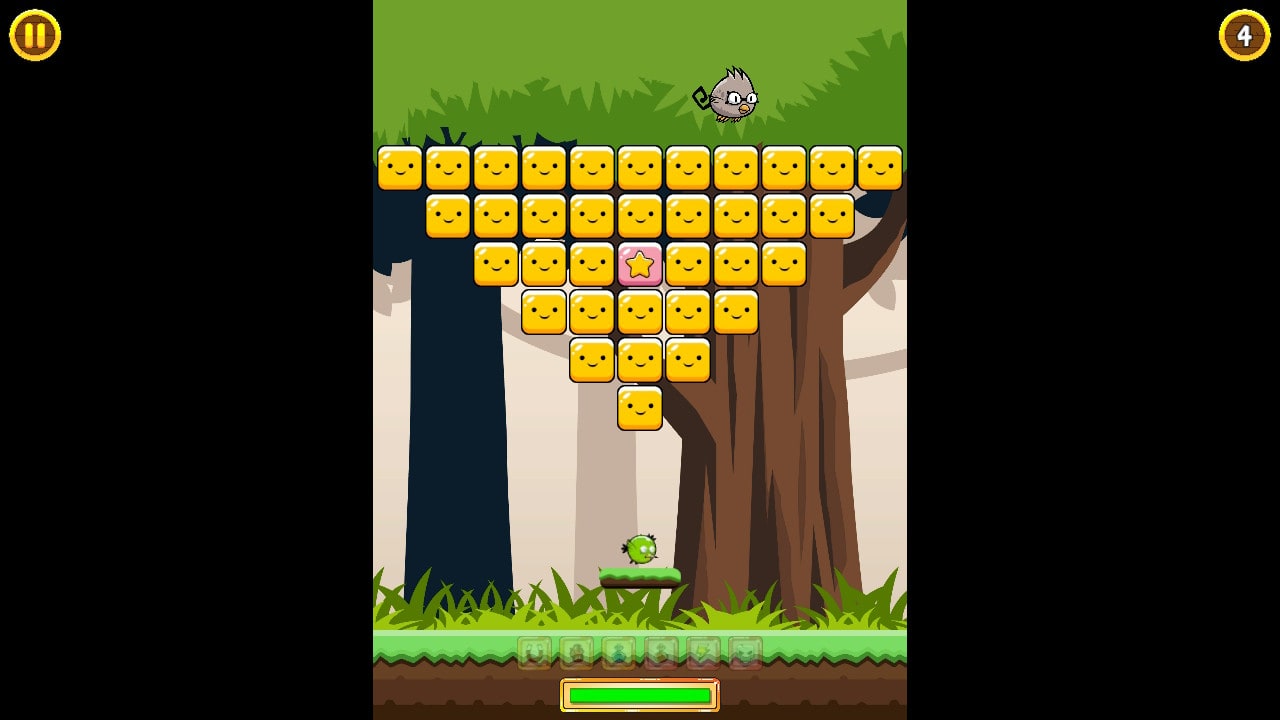Select the rightmost creature icon in the tray
1280x720 pixels.
[747, 652]
